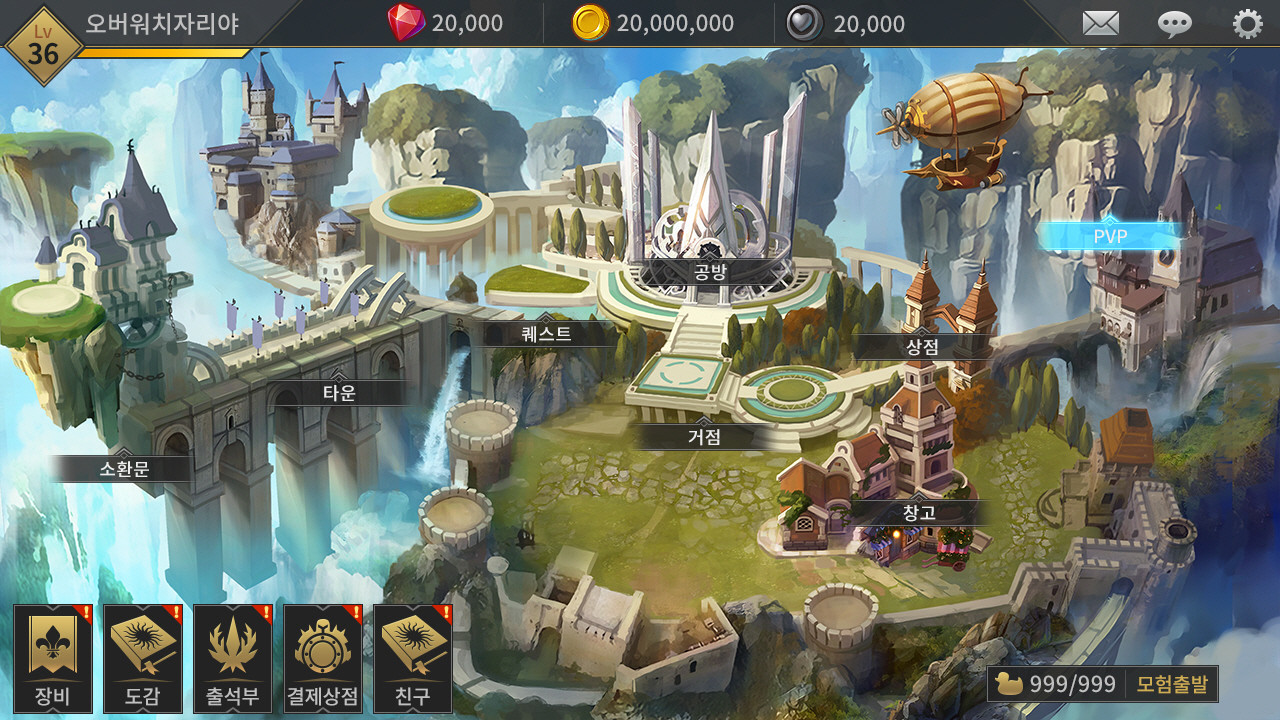Open the 장비 equipment menu

(x=52, y=658)
